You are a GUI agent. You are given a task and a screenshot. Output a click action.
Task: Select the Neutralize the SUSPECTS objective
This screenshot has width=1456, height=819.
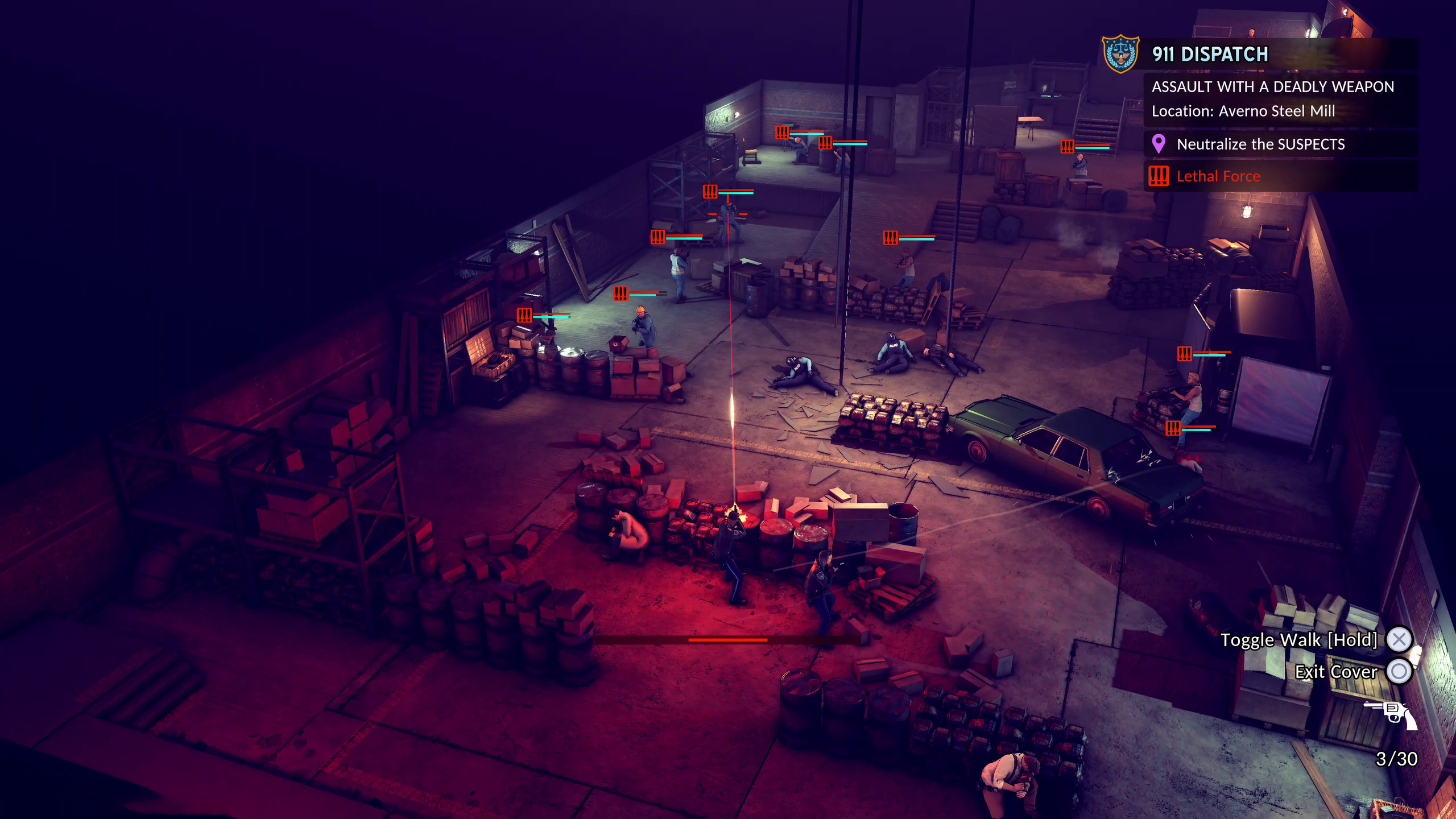pos(1260,144)
